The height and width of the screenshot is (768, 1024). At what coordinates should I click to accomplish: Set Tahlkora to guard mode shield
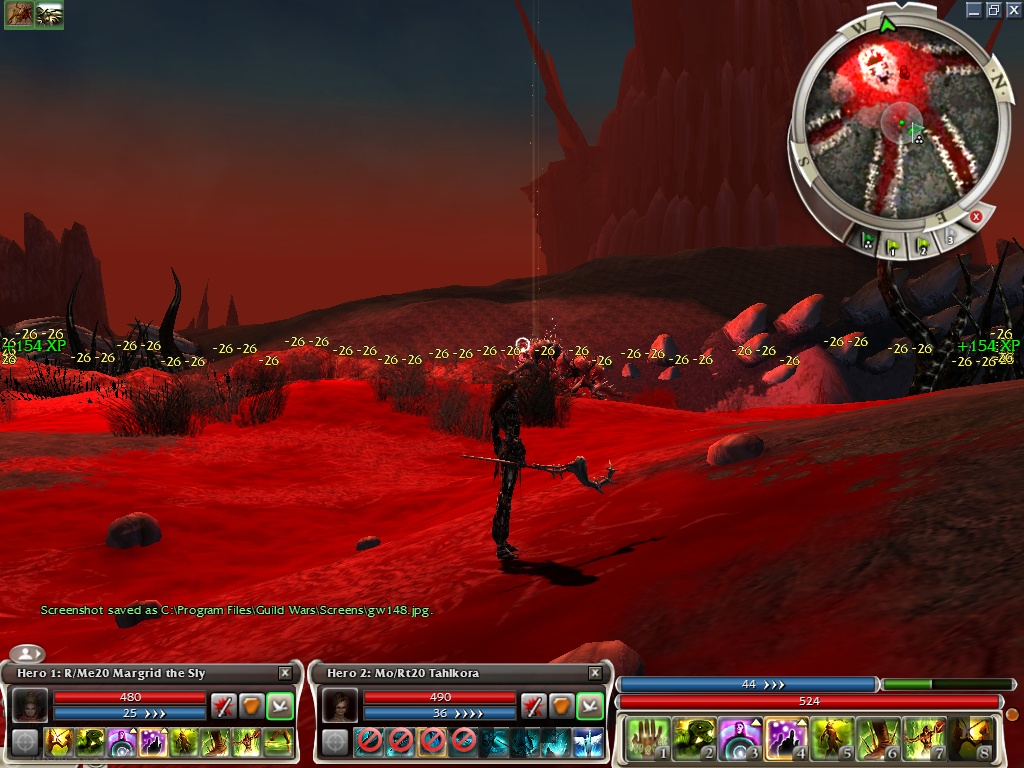tap(562, 705)
